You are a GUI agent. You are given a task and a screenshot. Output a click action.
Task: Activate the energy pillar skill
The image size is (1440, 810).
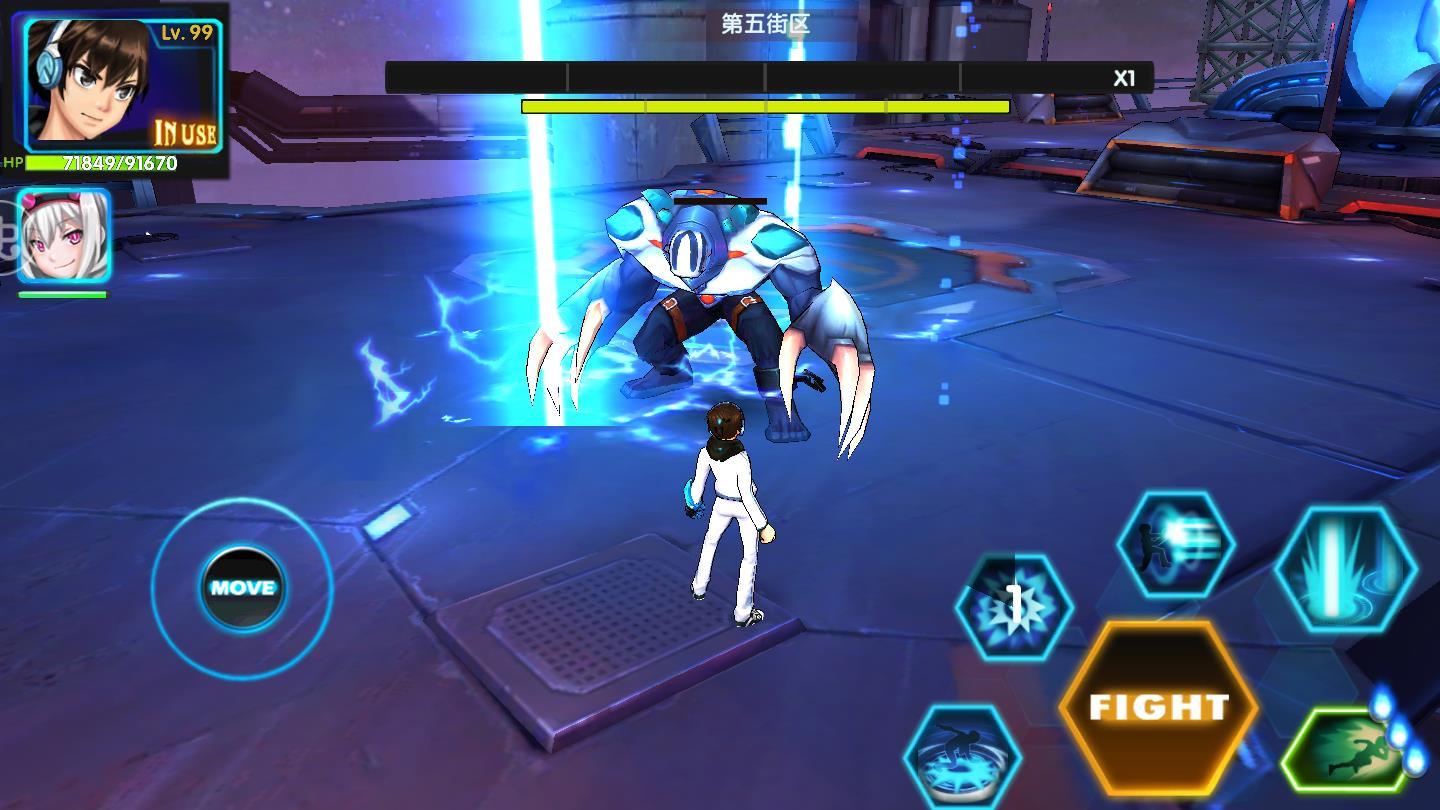click(x=1345, y=567)
